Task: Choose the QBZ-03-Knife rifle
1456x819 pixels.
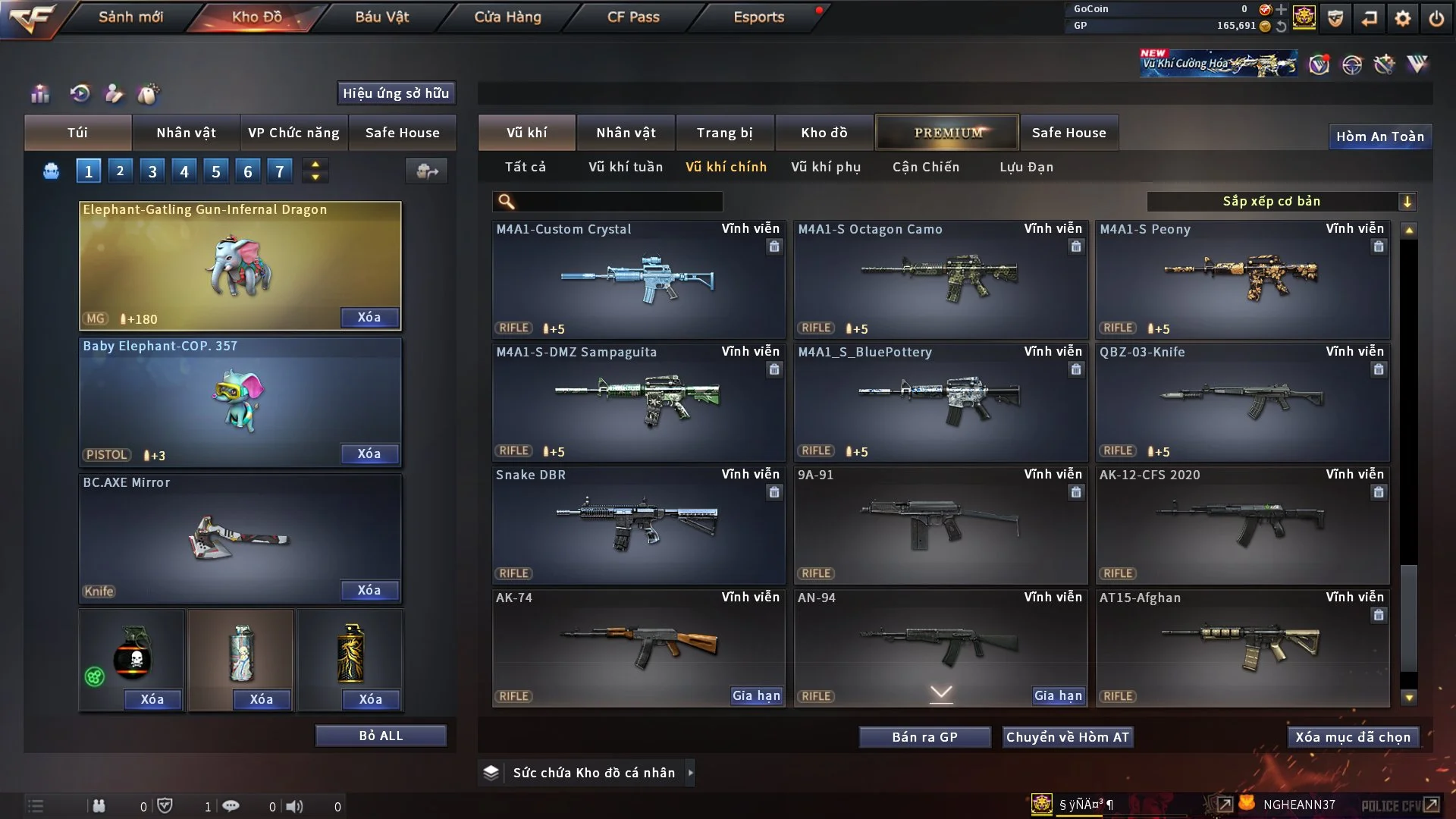Action: coord(1241,402)
